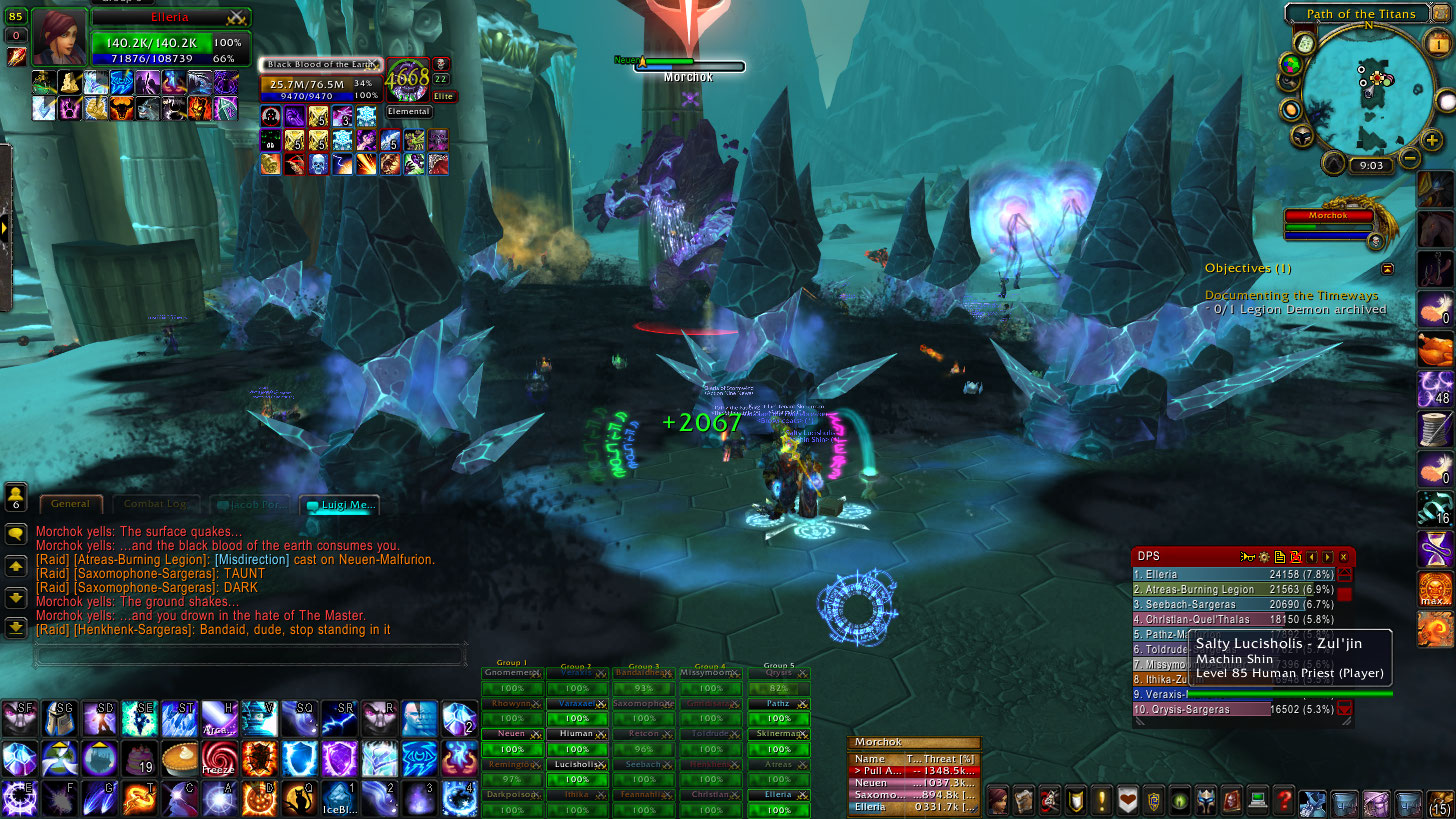Open the DPS meter gear settings
This screenshot has width=1456, height=819.
(x=1263, y=557)
